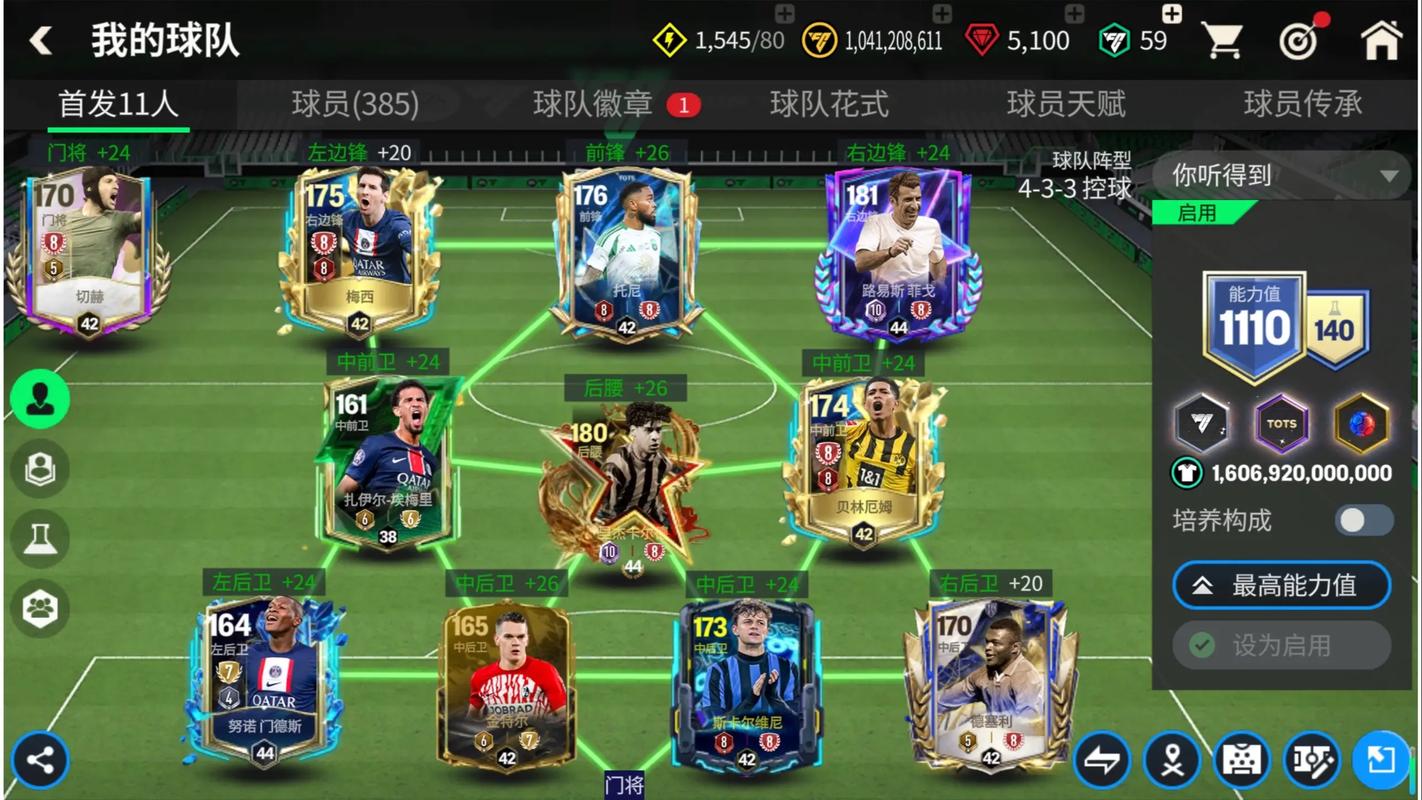Open the flask chemistry side icon
Viewport: 1422px width, 800px height.
point(40,539)
